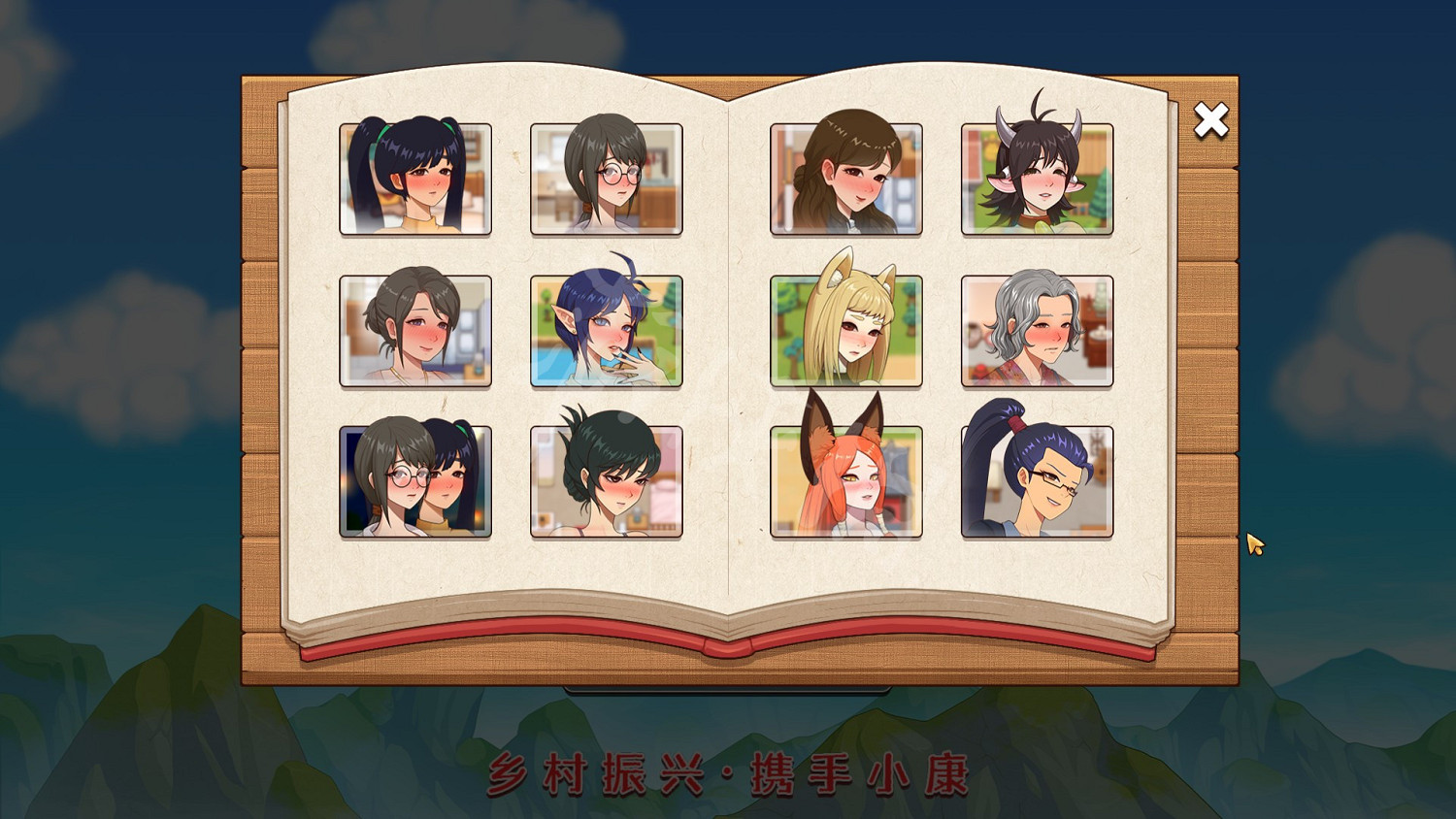
Task: View the blue-haired elf girl's portrait
Action: [x=607, y=330]
